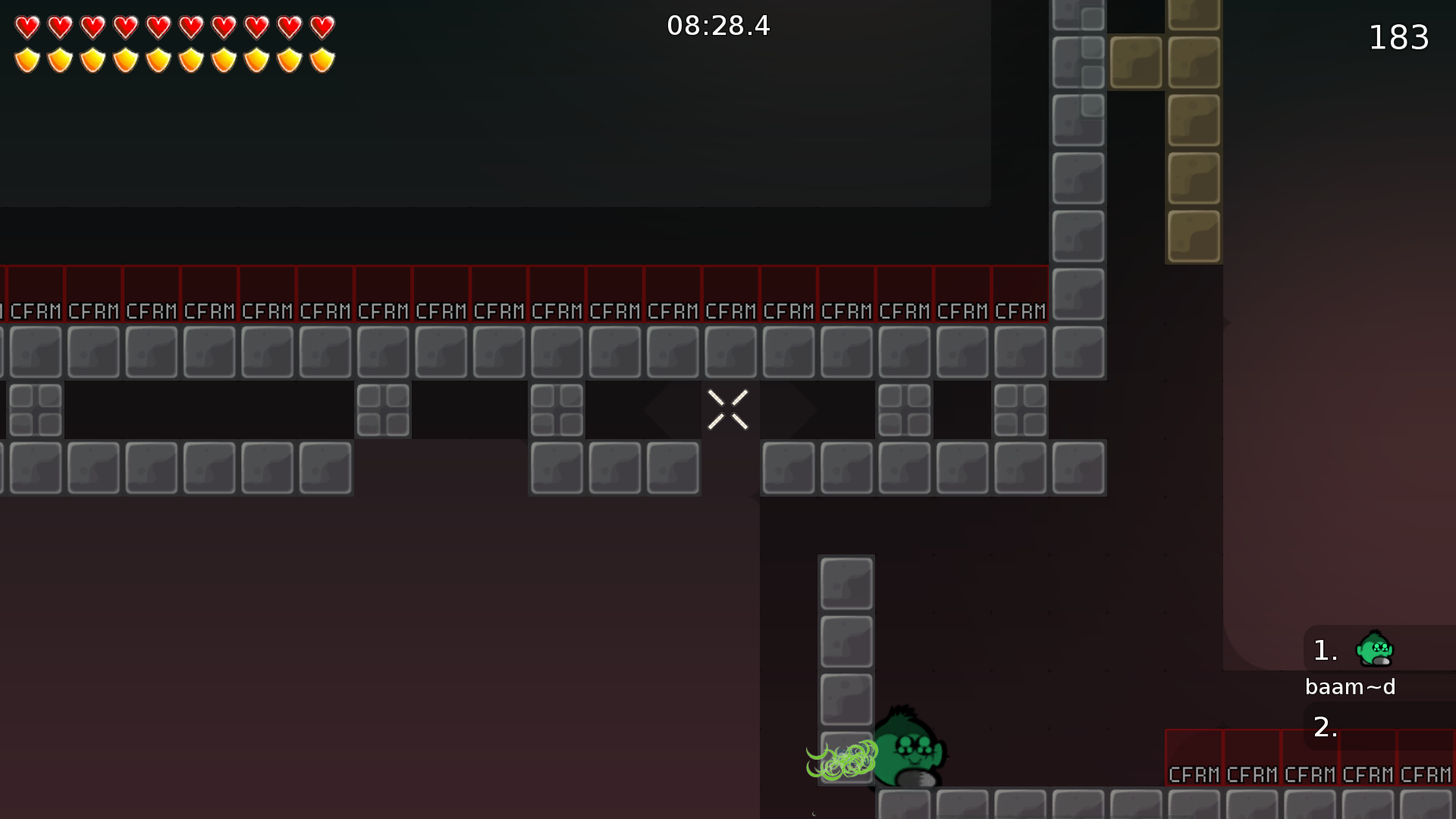Toggle the third heart indicator

93,29
